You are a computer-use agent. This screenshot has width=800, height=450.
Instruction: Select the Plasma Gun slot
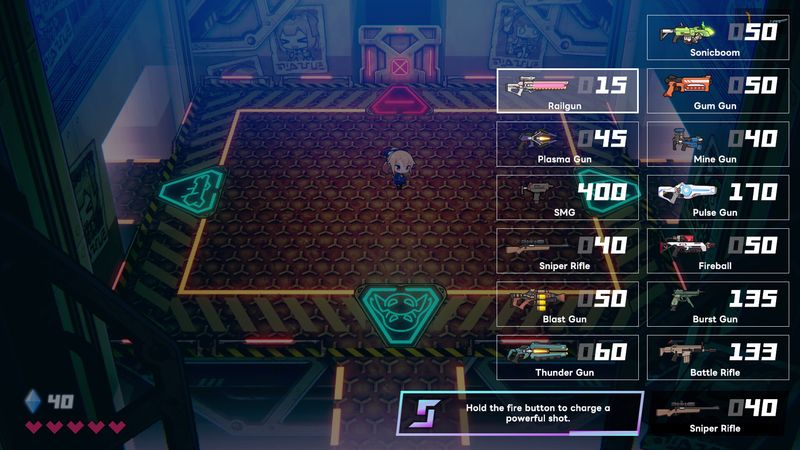(567, 144)
